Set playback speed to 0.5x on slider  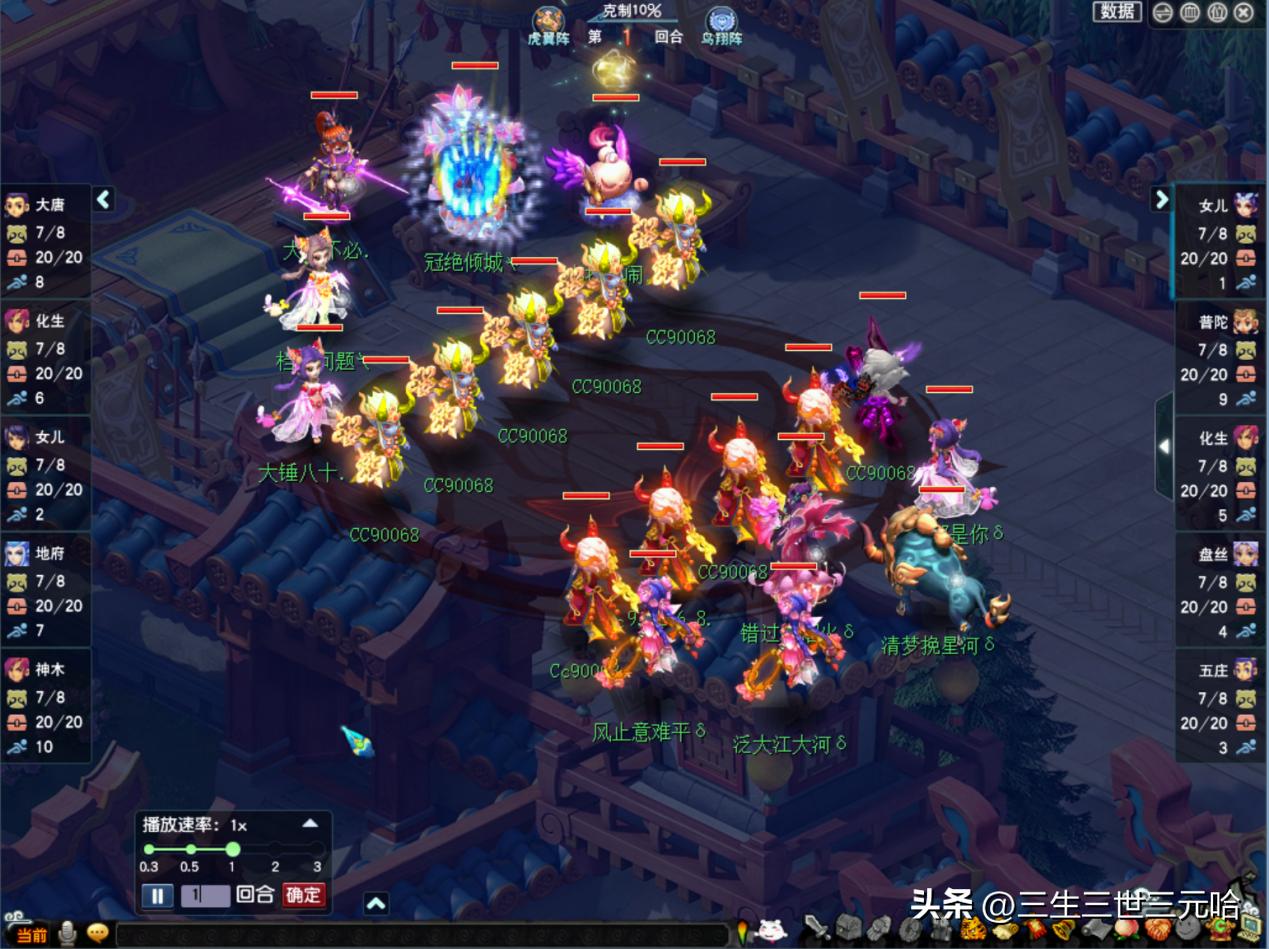coord(191,850)
